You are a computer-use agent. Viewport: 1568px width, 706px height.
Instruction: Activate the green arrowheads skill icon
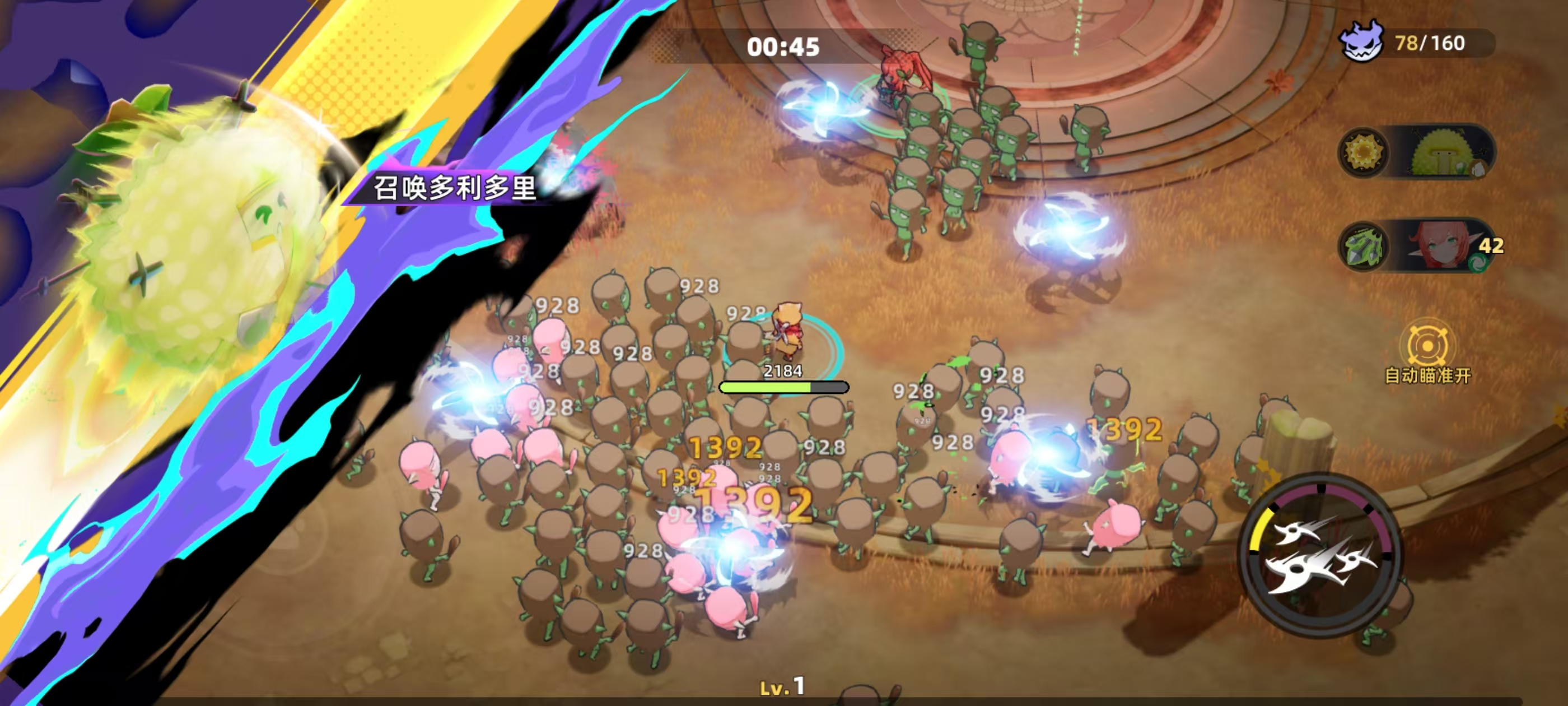pos(1363,247)
